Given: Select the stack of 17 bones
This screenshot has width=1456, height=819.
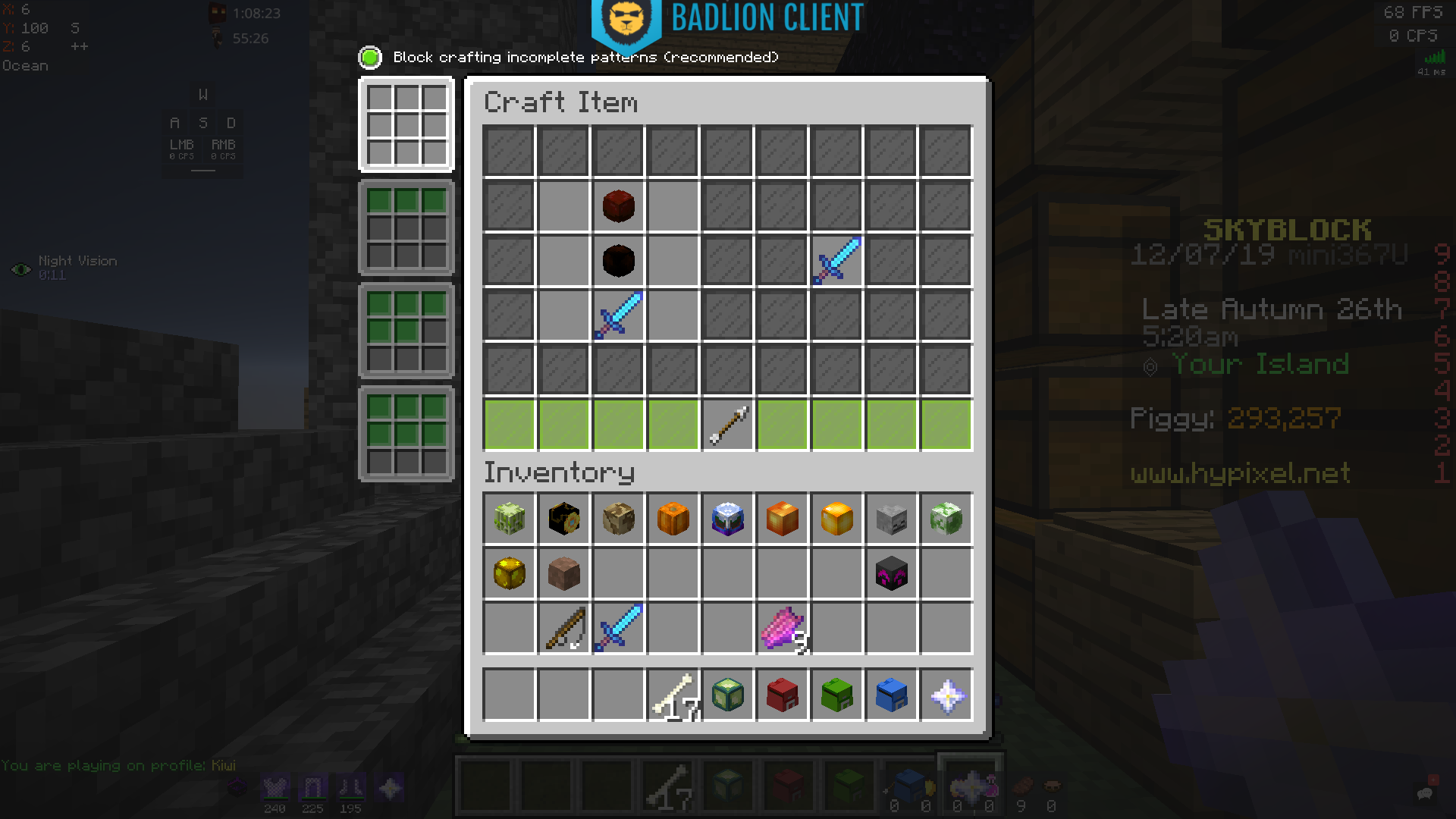Looking at the screenshot, I should pyautogui.click(x=673, y=695).
